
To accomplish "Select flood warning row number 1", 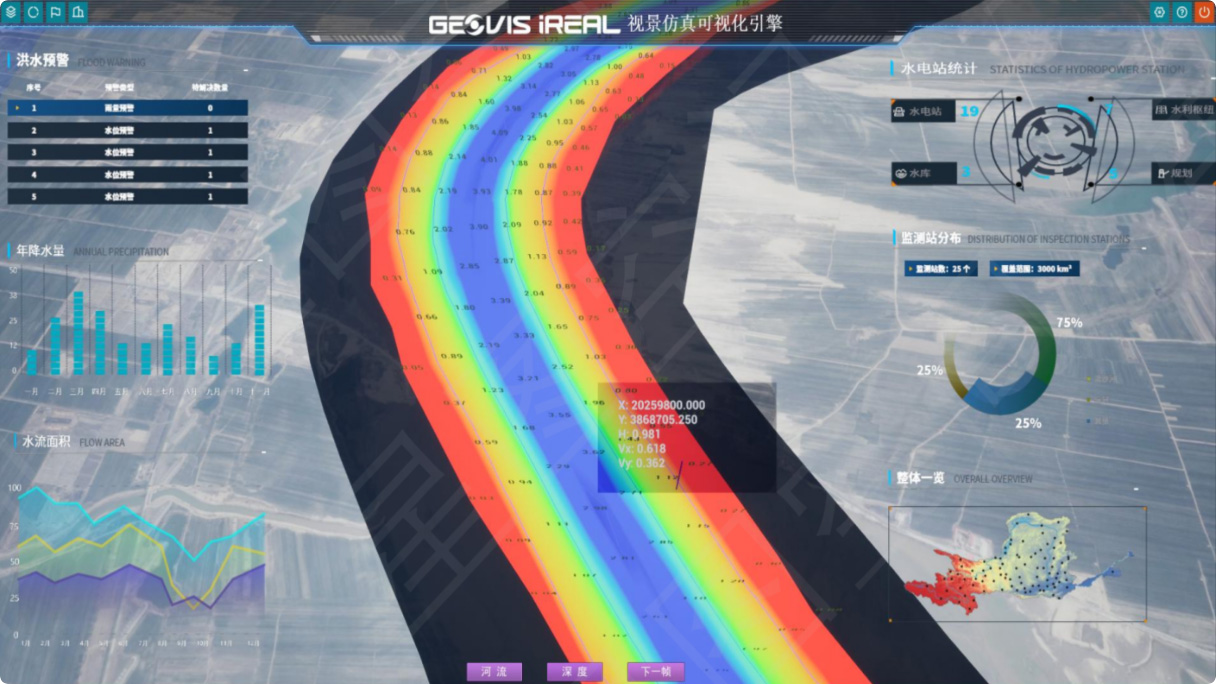I will (x=128, y=108).
